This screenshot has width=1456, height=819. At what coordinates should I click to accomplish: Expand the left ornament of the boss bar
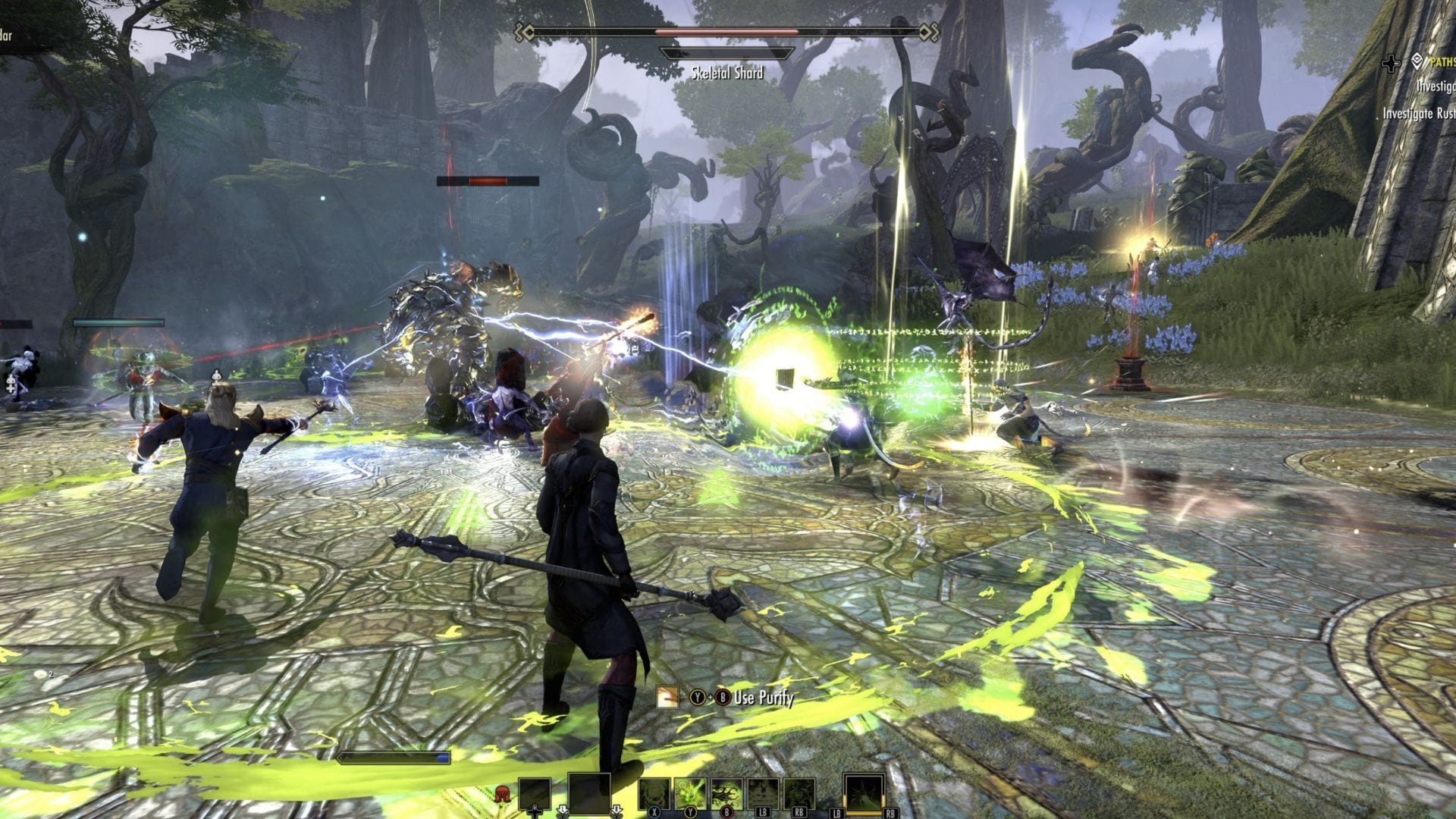click(x=523, y=32)
